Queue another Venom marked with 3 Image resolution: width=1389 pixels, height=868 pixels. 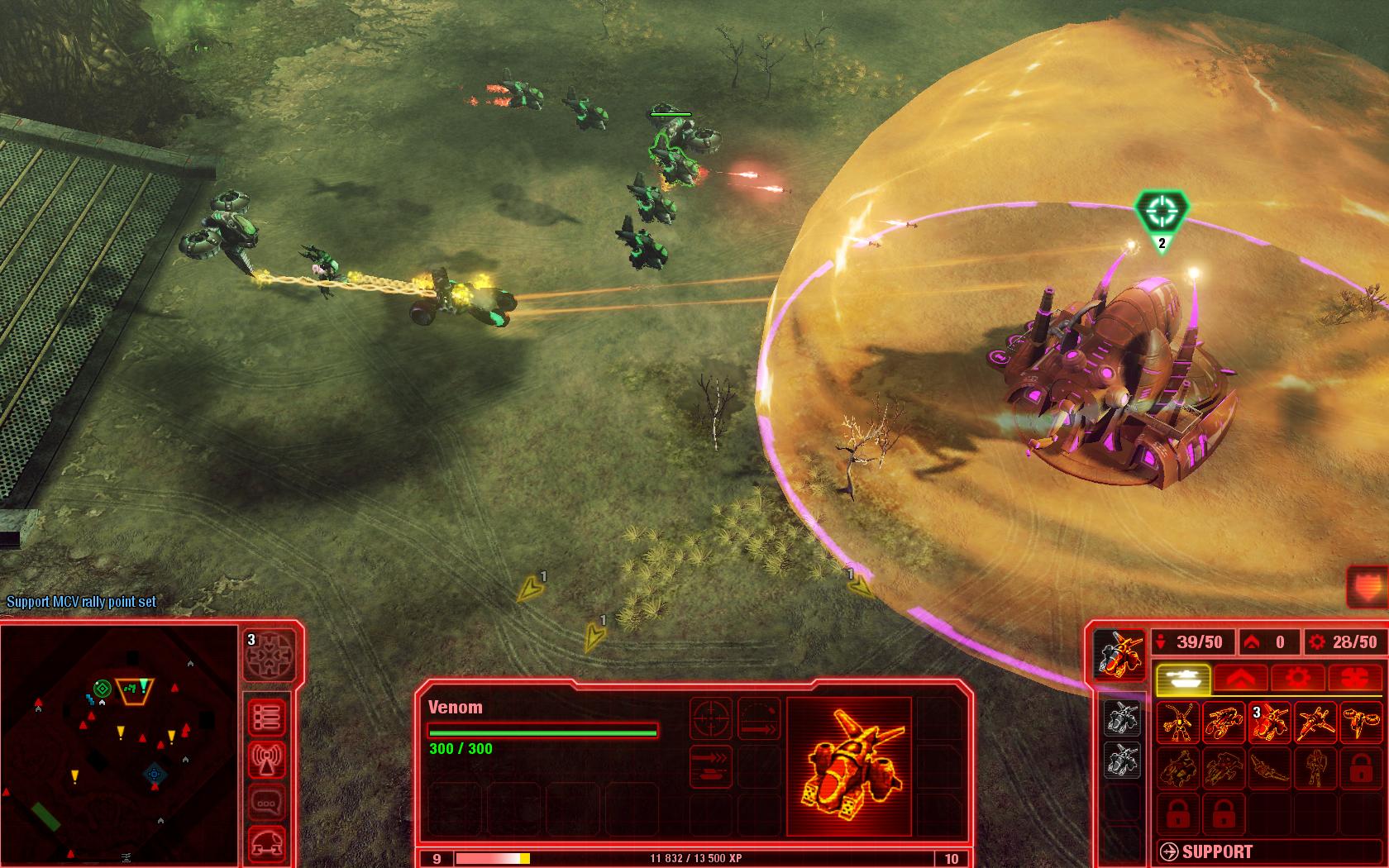1270,723
